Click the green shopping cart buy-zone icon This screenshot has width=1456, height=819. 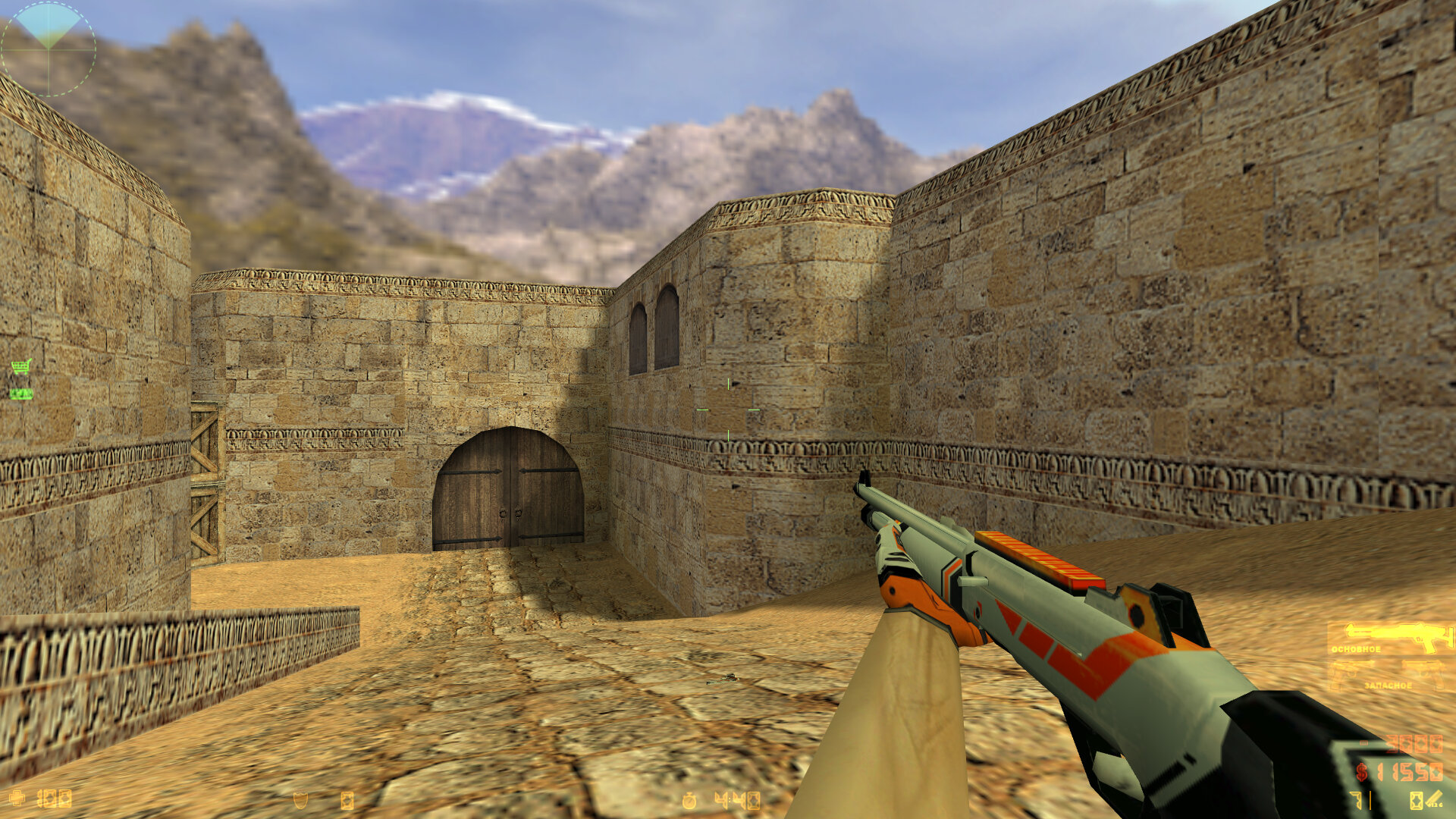(x=21, y=367)
